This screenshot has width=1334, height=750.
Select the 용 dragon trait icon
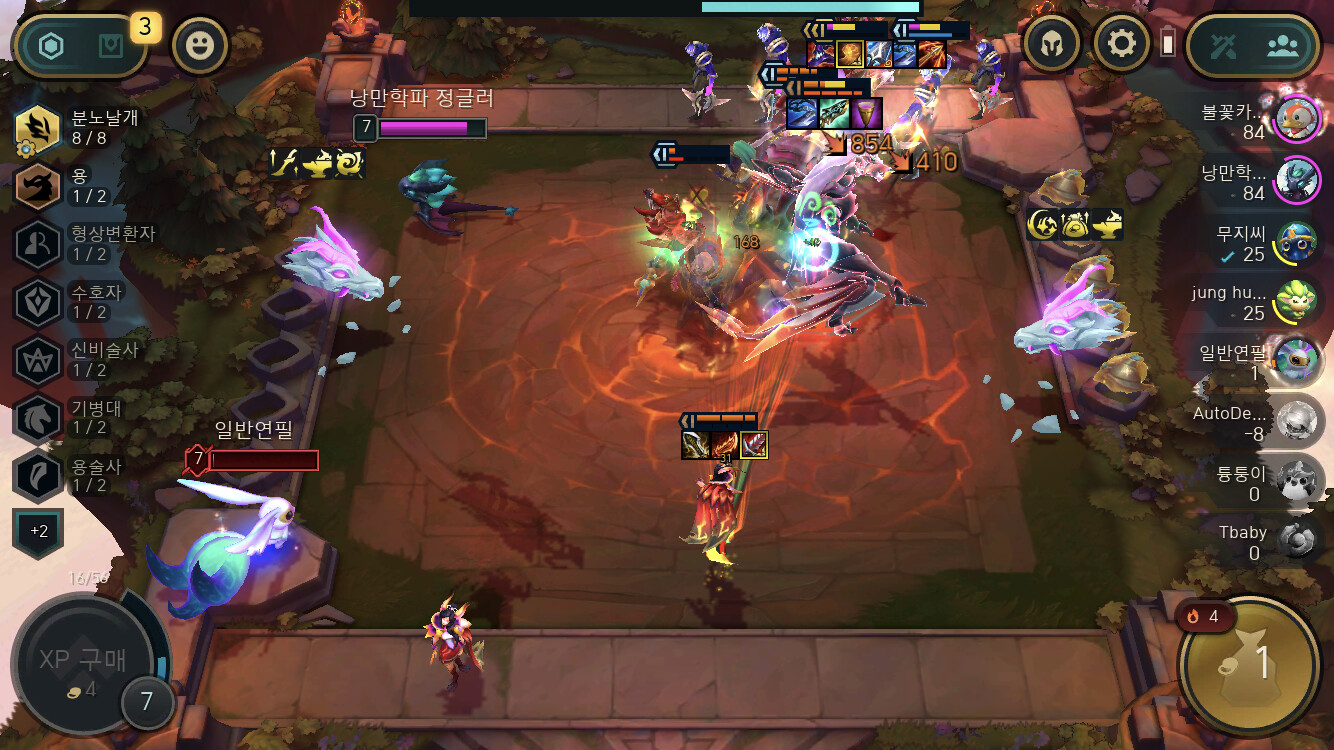(x=37, y=185)
